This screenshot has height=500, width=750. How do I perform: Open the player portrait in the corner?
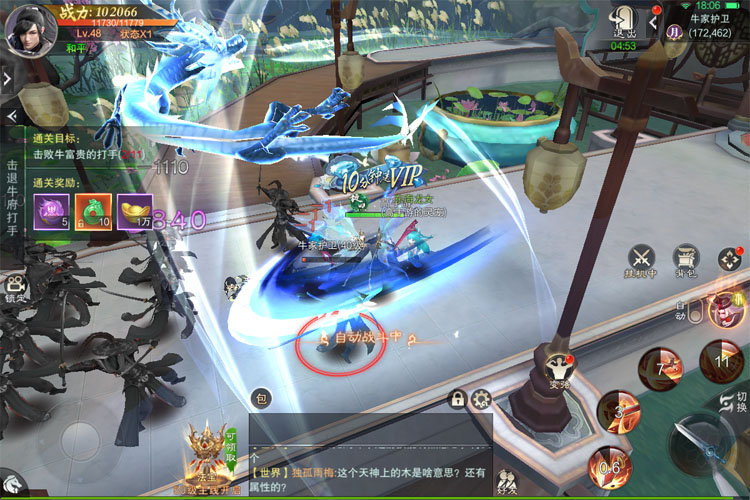tap(28, 27)
